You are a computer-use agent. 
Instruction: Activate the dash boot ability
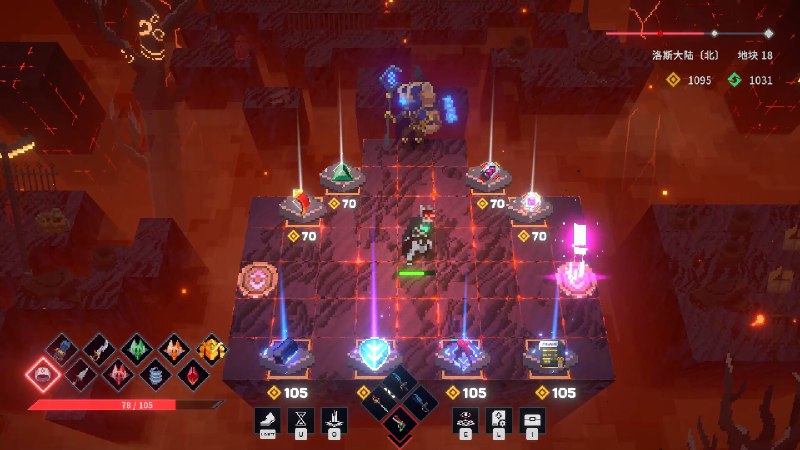coord(268,420)
